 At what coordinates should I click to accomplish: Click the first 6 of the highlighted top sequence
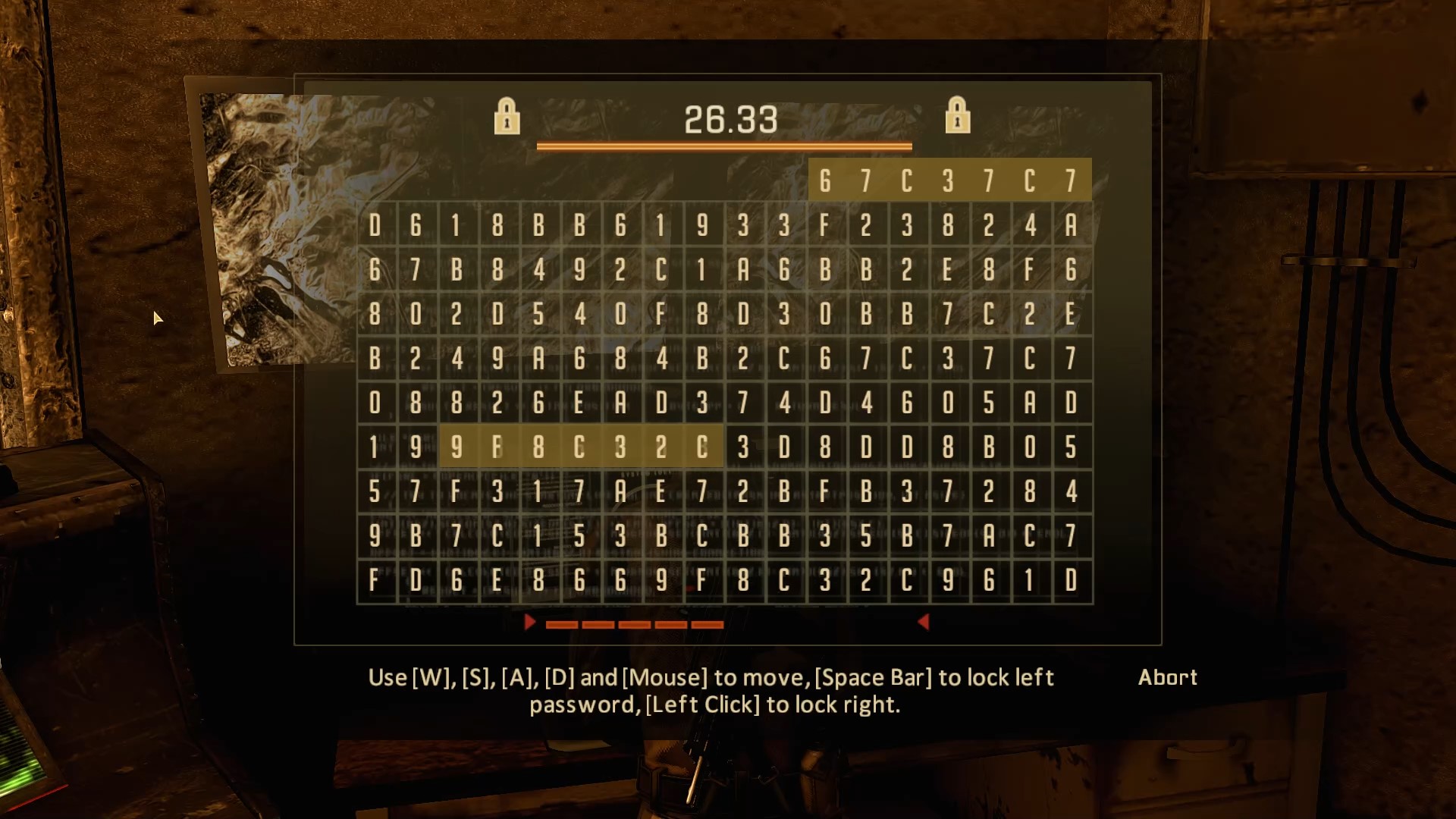824,180
